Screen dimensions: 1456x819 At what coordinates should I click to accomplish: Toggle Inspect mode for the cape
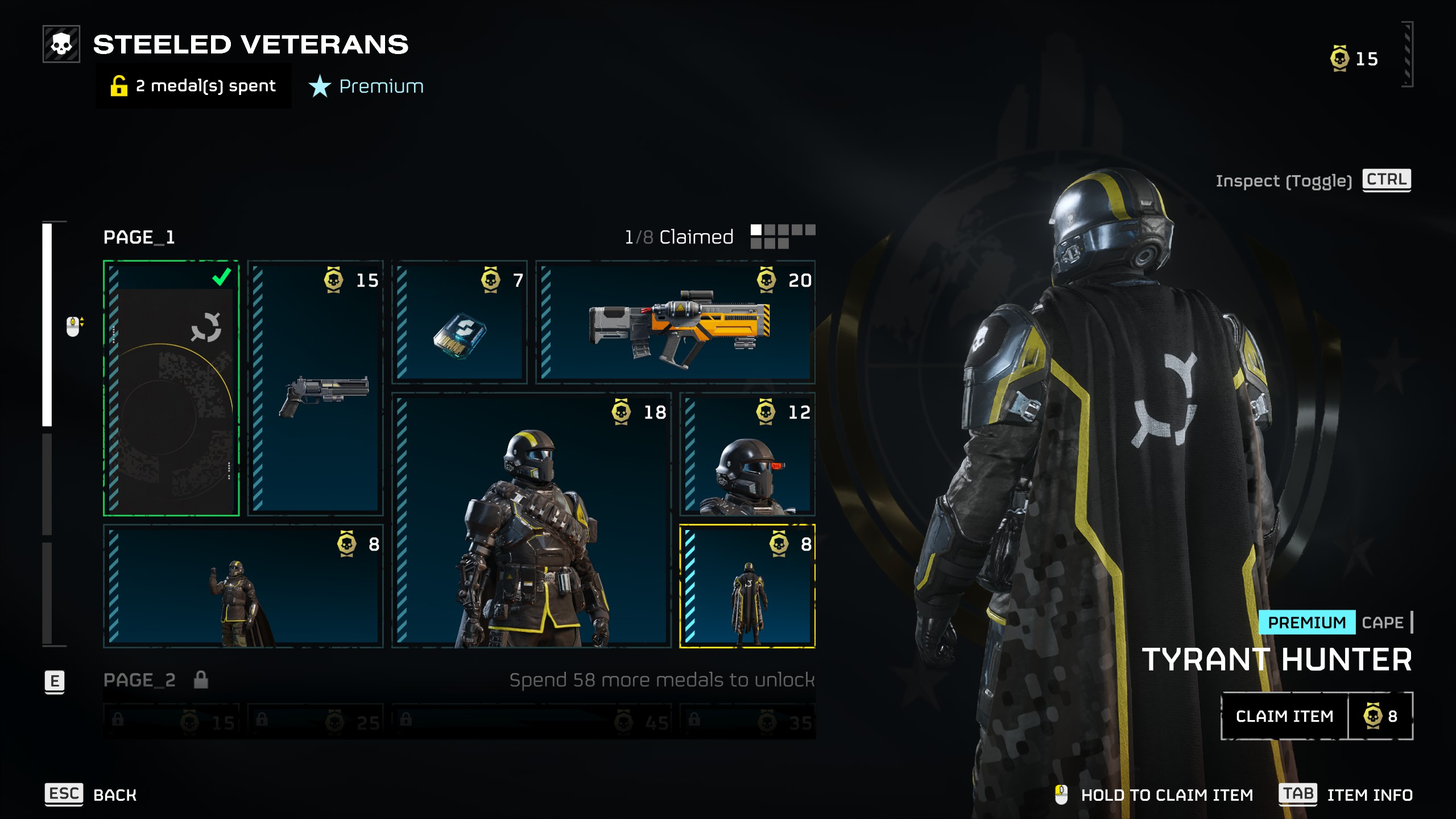[x=1386, y=180]
